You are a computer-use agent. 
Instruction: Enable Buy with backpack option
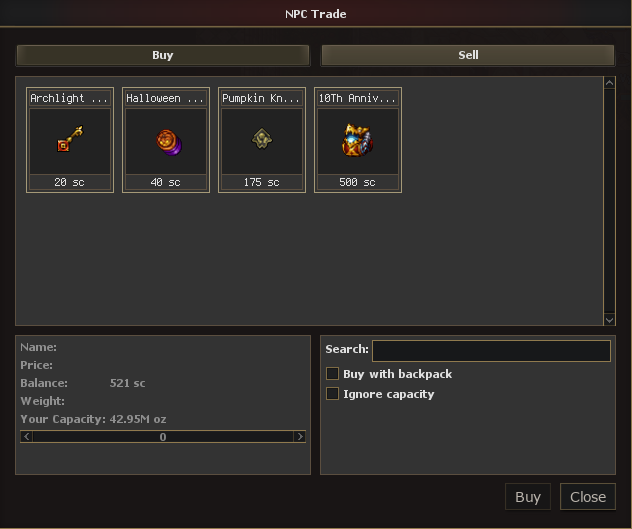[333, 374]
